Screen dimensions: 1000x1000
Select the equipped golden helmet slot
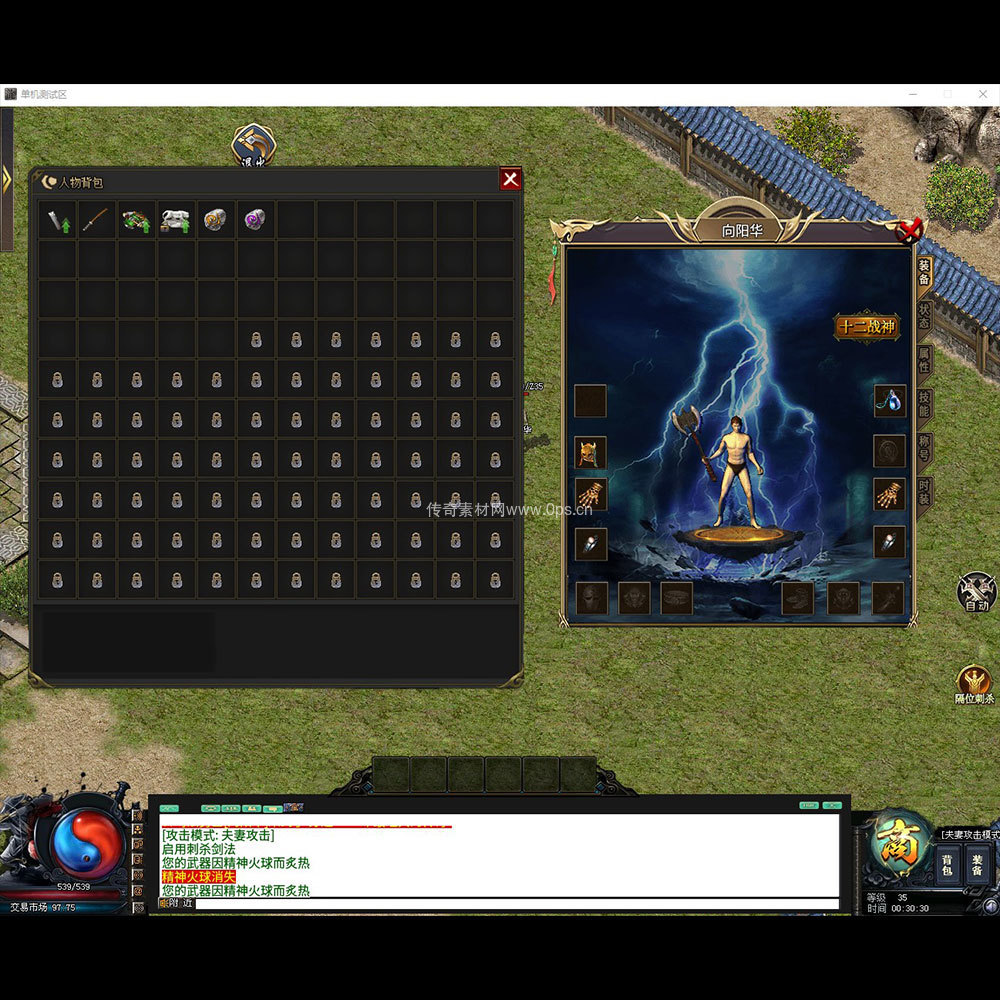point(590,452)
